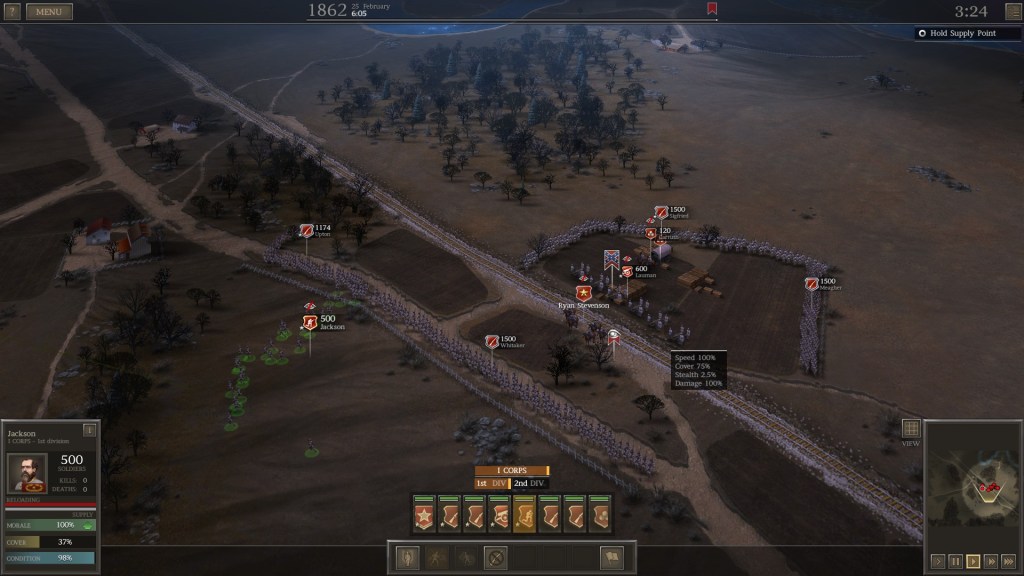The height and width of the screenshot is (576, 1024).
Task: Pick the cannonball unit card
Action: tap(598, 515)
